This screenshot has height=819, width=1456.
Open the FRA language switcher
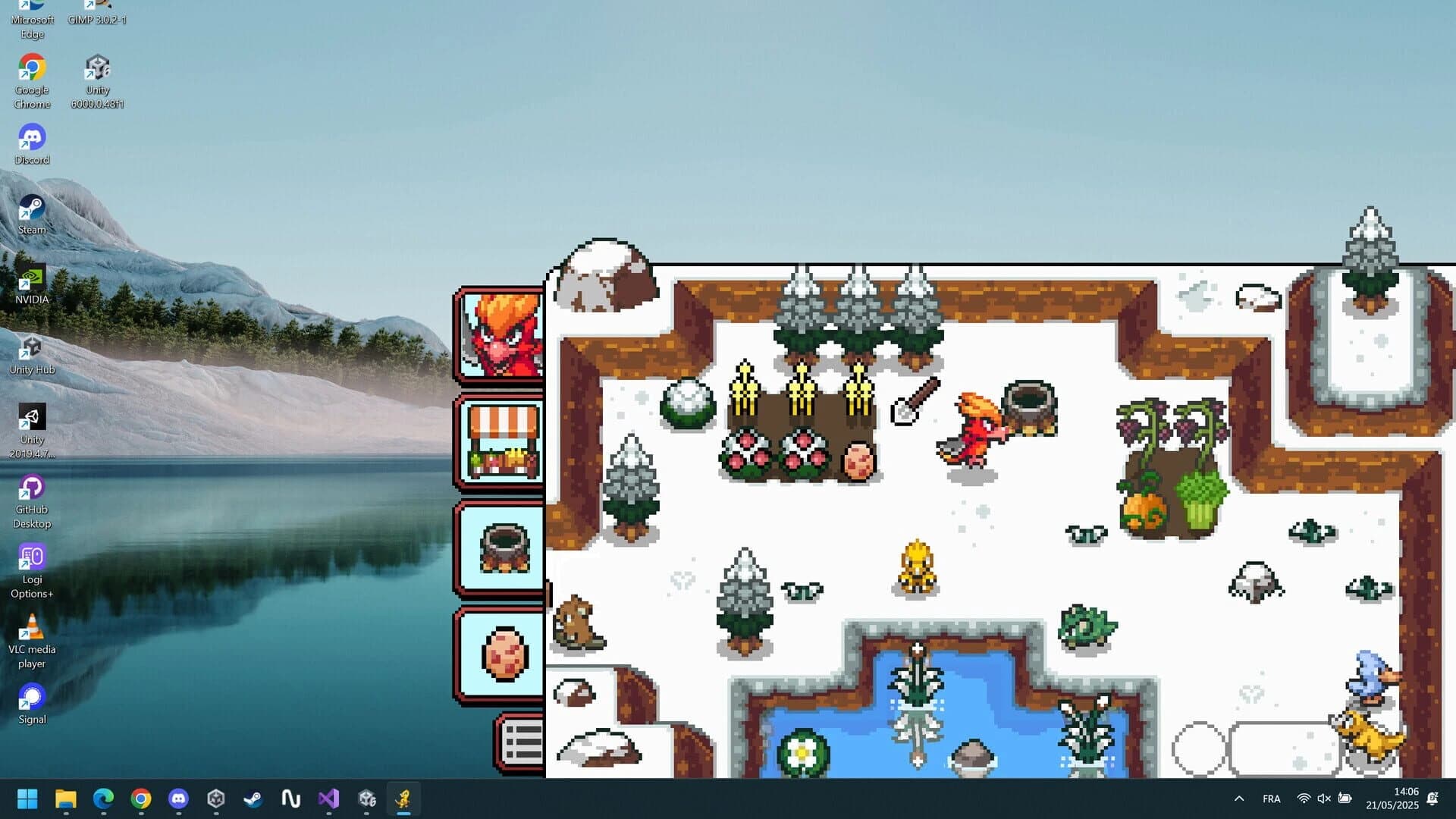tap(1272, 799)
